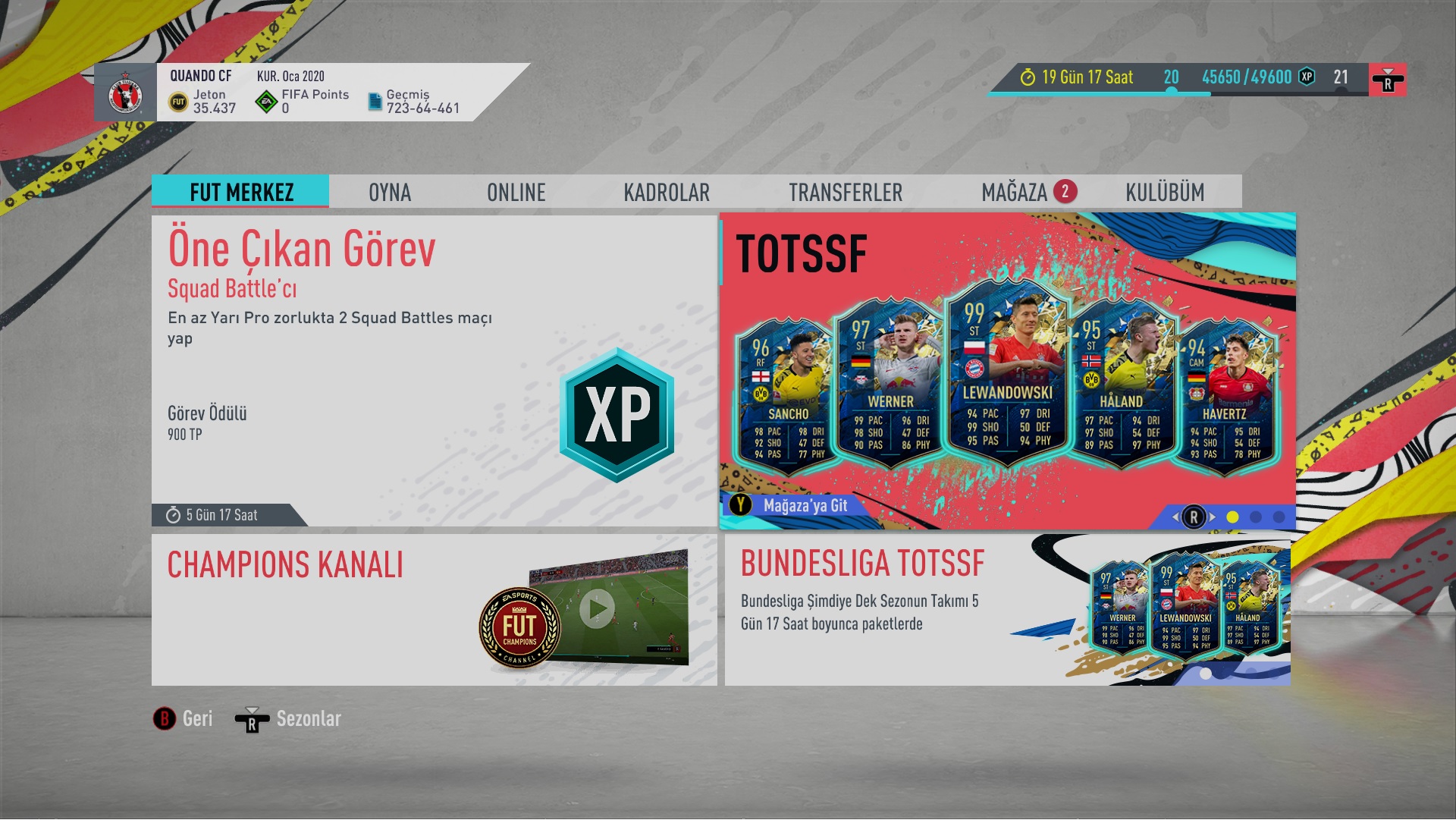Image resolution: width=1456 pixels, height=820 pixels.
Task: Open the TRANSFERLER tab
Action: (846, 193)
